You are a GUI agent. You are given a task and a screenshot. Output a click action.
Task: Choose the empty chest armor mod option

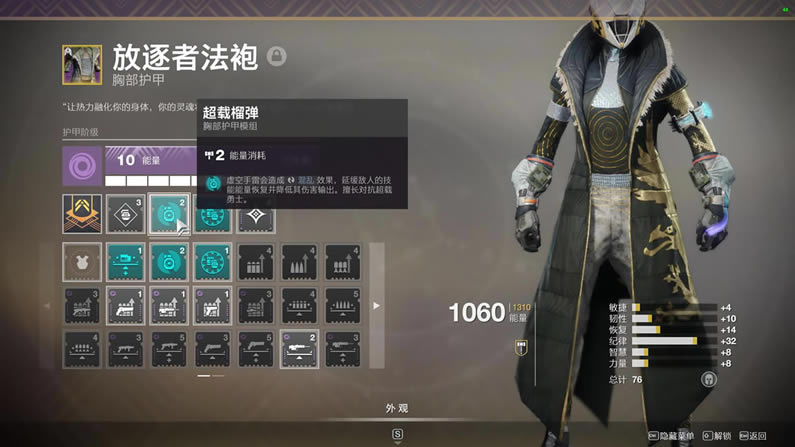coord(82,262)
